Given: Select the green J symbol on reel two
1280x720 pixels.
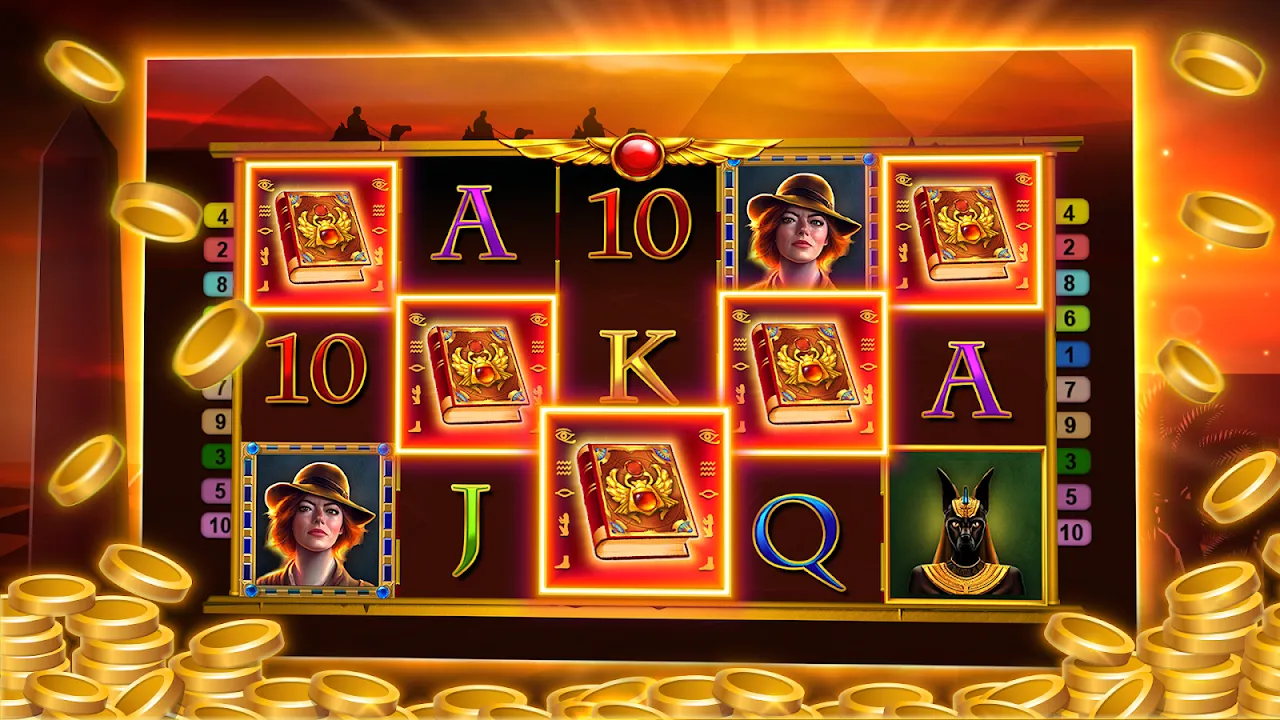Looking at the screenshot, I should tap(471, 528).
